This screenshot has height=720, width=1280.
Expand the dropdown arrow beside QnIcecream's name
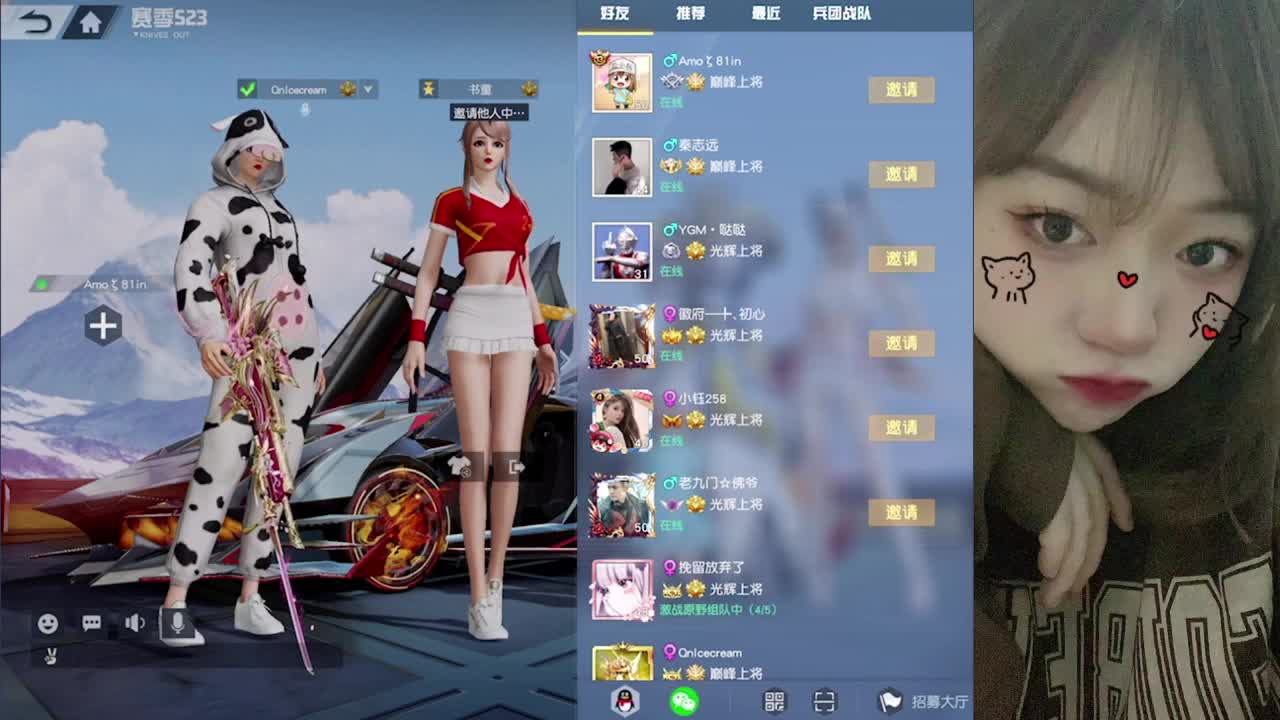click(369, 88)
